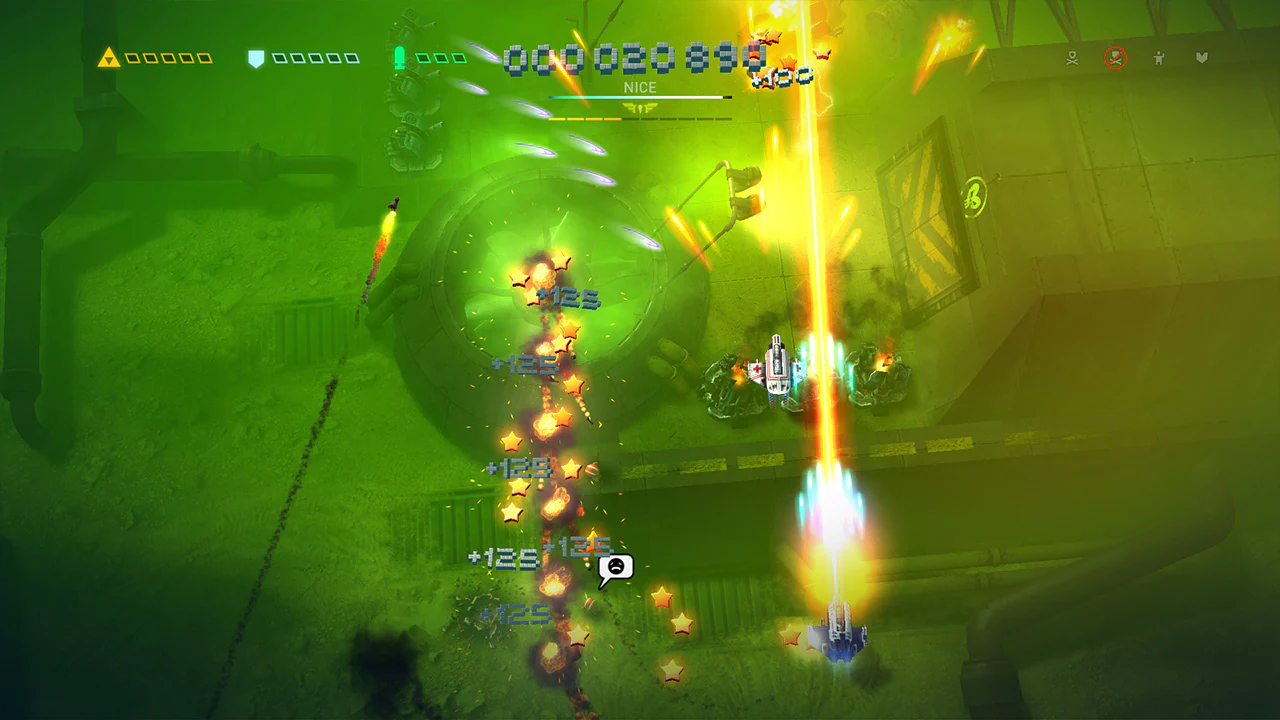Click the combo progress bar under the score
Screen dimensions: 1280x720
tap(640, 97)
